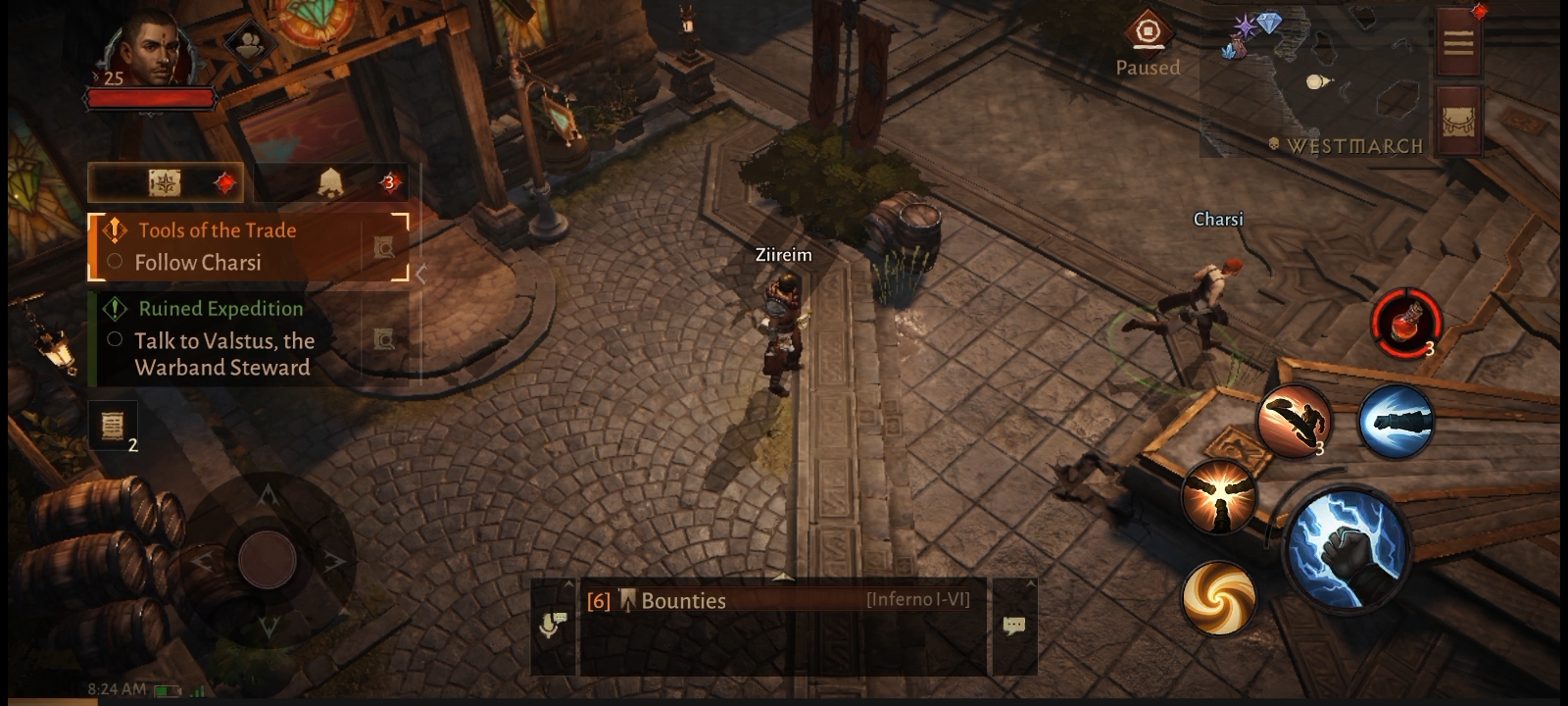Image resolution: width=1568 pixels, height=706 pixels.
Task: Open the hamburger main menu
Action: coord(1458,41)
